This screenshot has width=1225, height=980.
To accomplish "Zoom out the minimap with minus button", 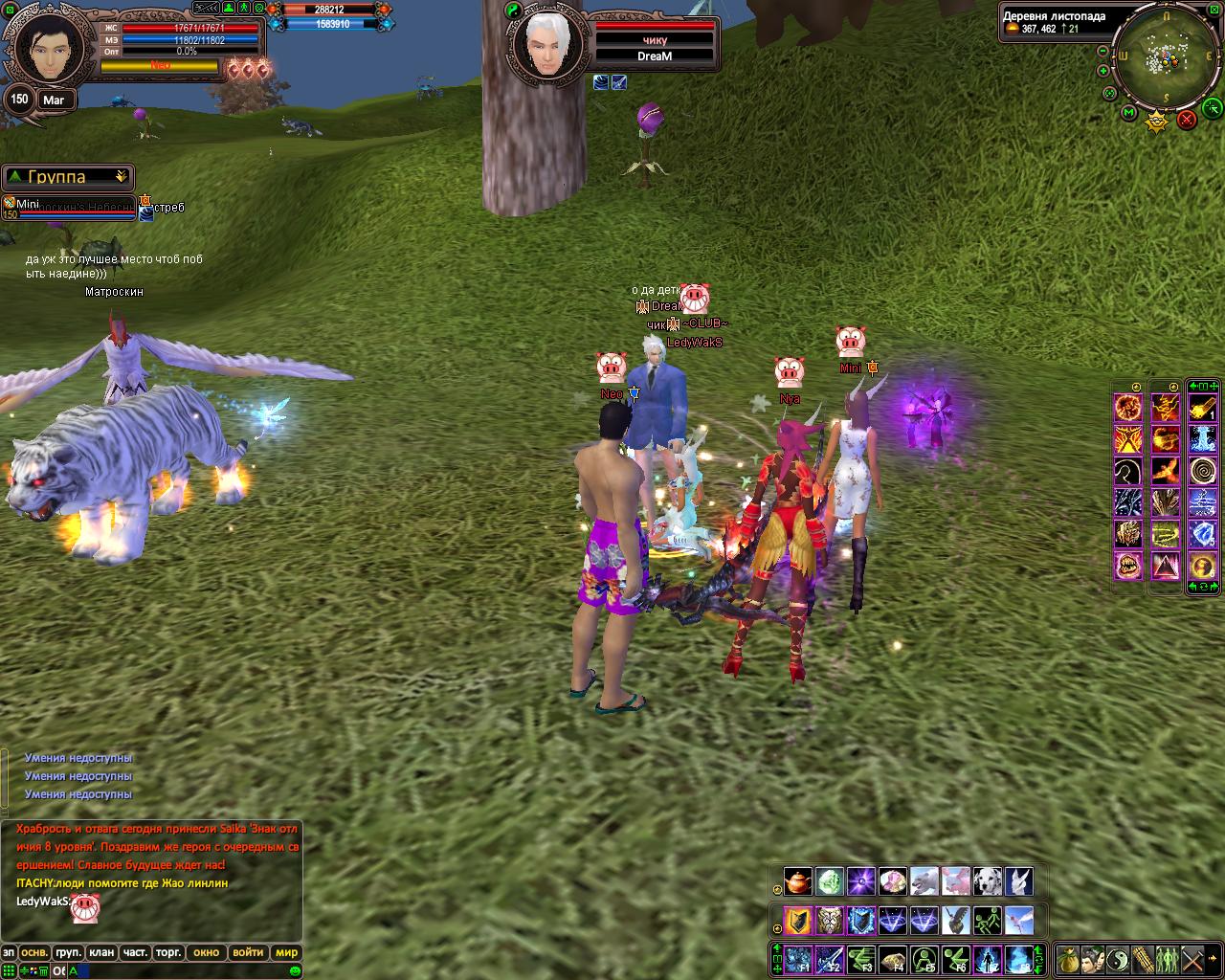I will tap(1102, 52).
